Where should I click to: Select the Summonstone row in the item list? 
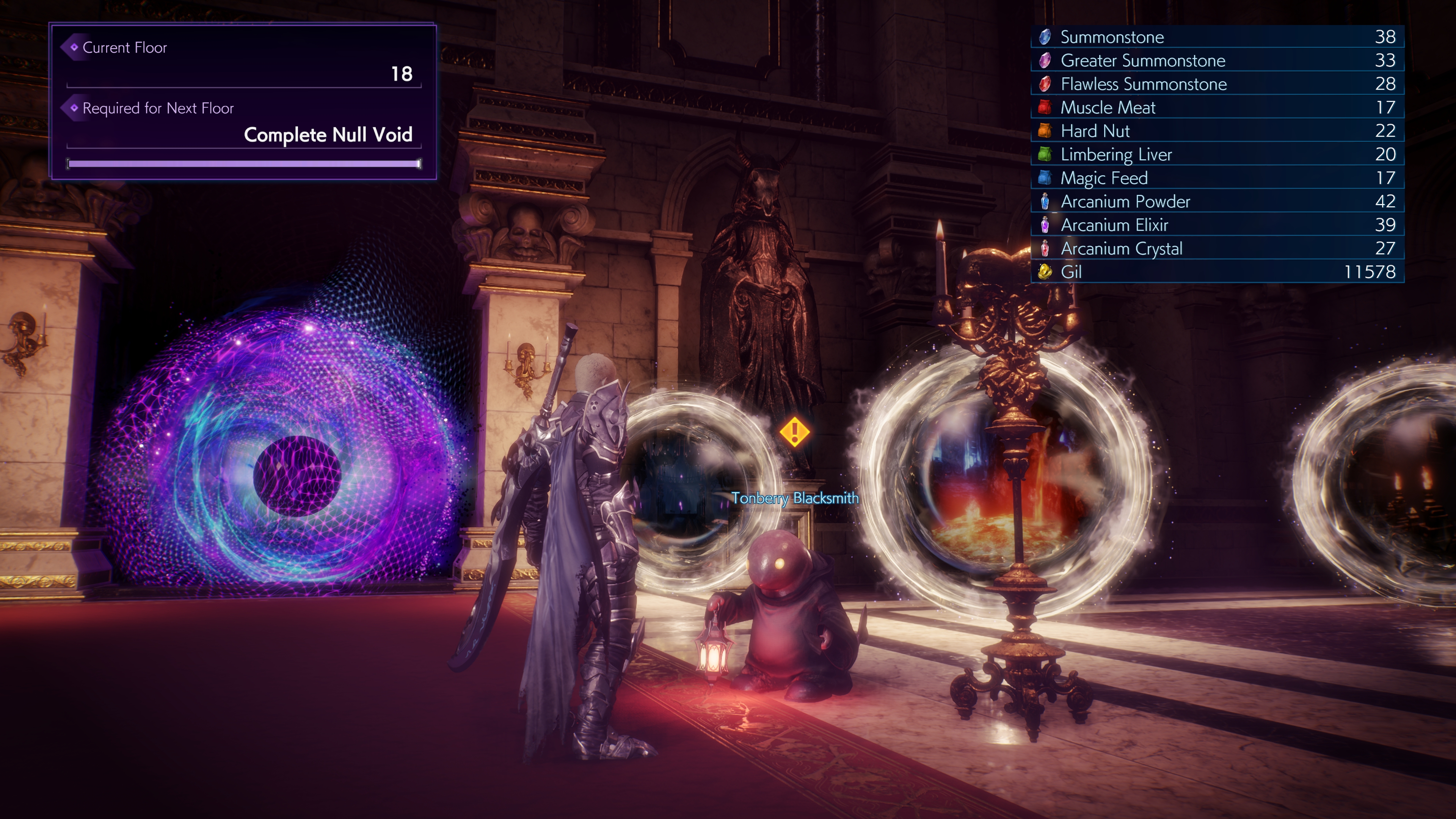tap(1218, 37)
